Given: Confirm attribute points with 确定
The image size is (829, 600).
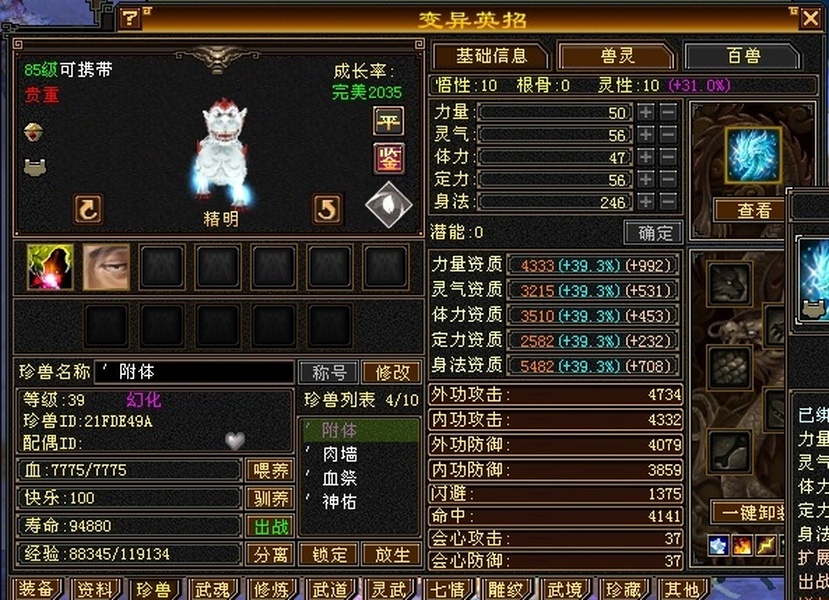Looking at the screenshot, I should (653, 232).
